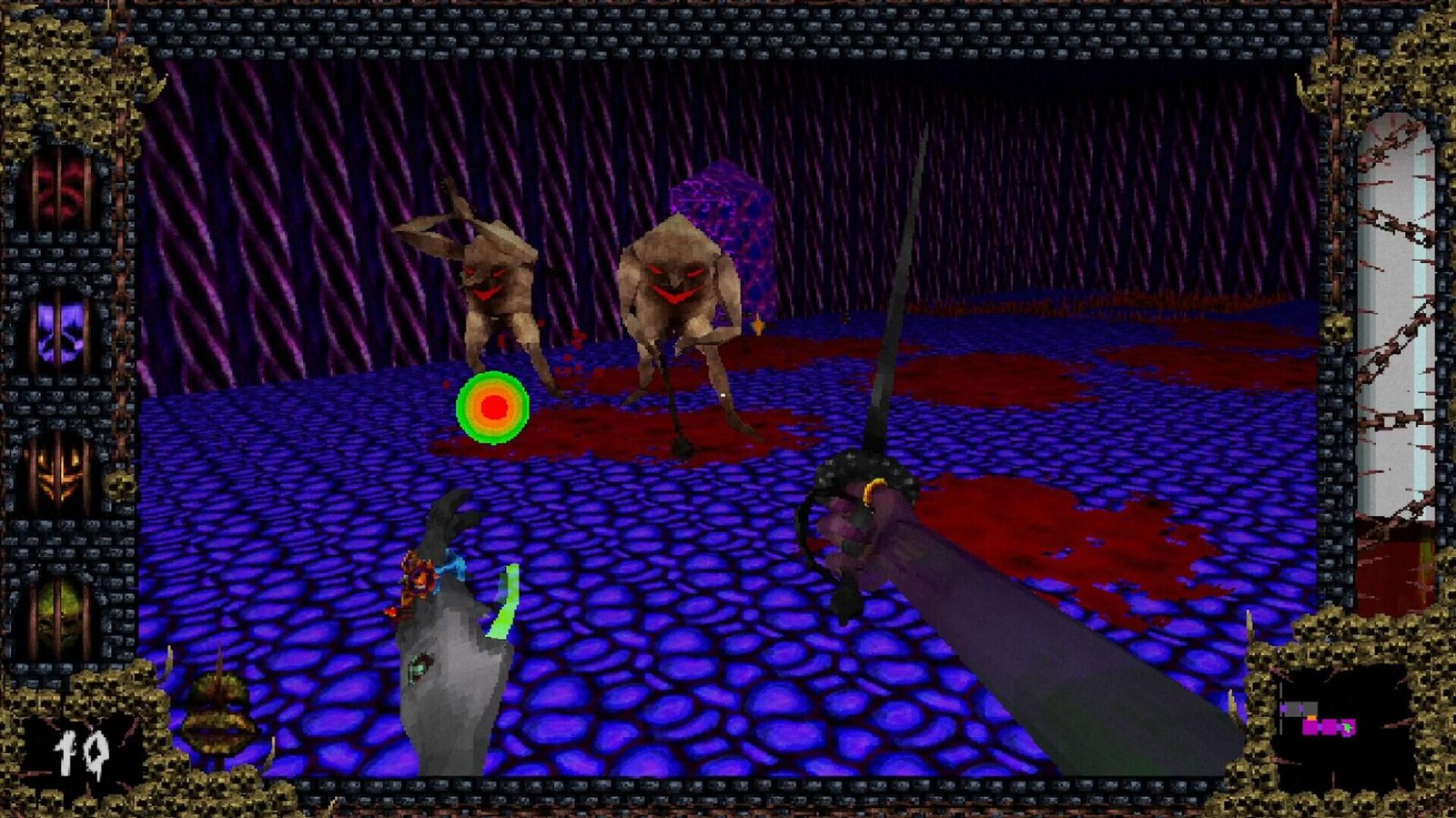The width and height of the screenshot is (1456, 818).
Task: Click the green player arrow on the minimap
Action: point(1347,728)
